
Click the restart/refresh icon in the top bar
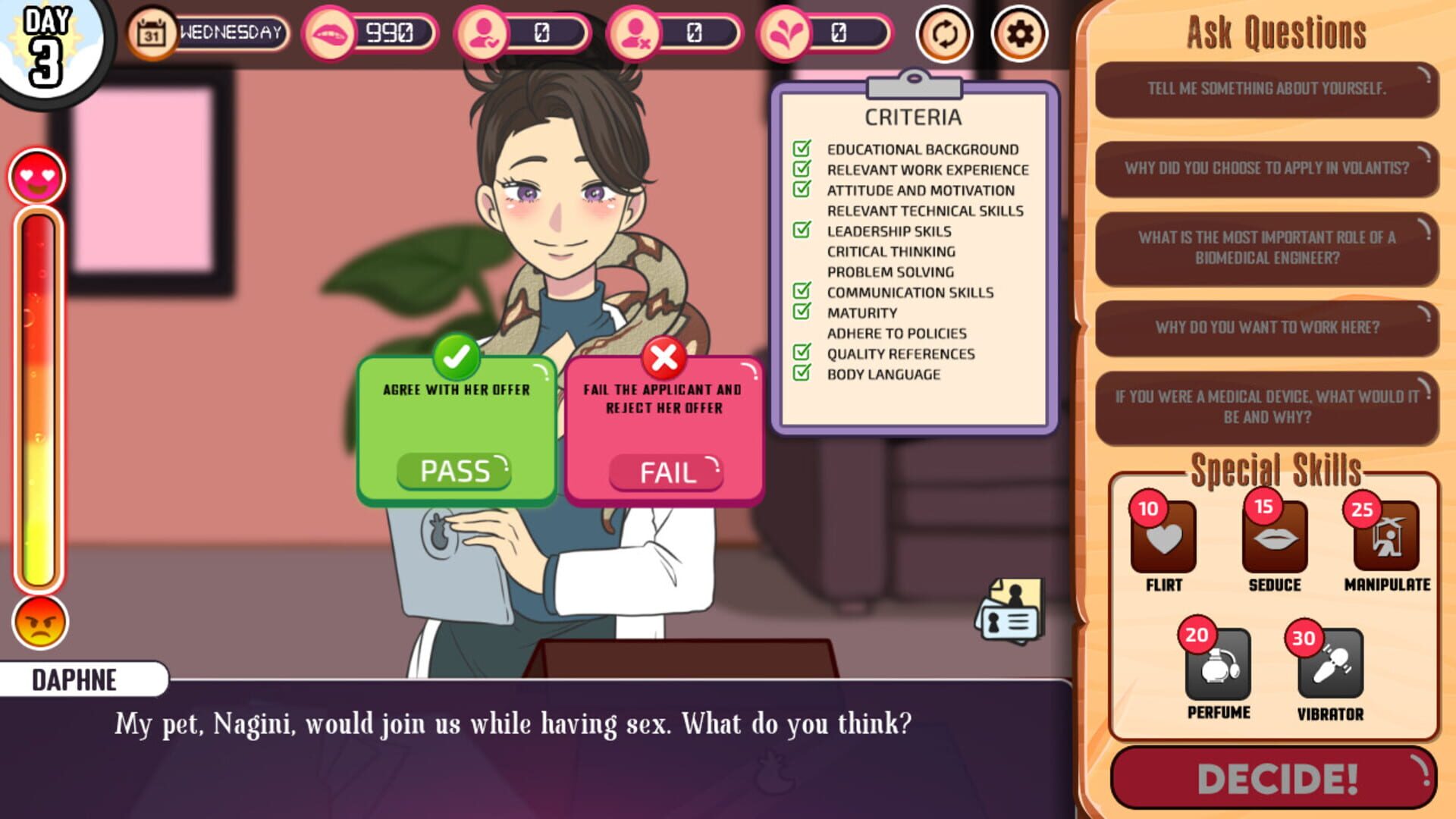[x=943, y=33]
